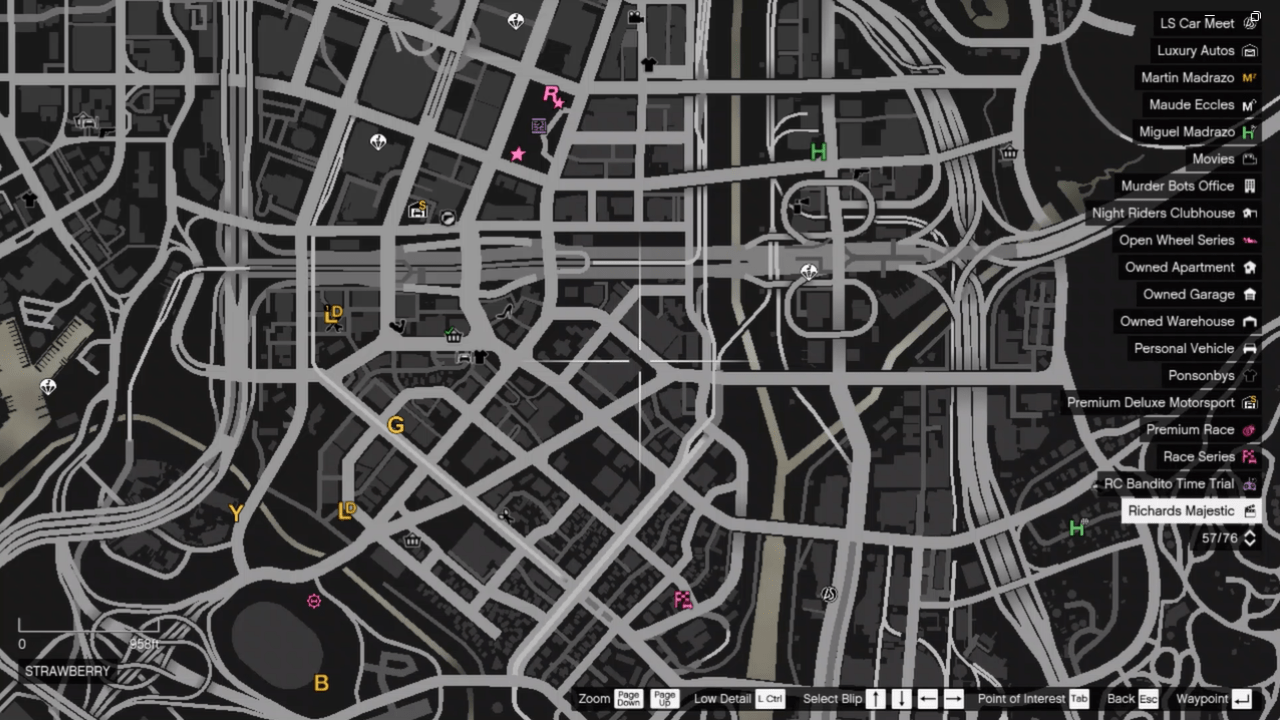Image resolution: width=1280 pixels, height=720 pixels.
Task: Click the Ponsonbys t-shirt icon
Action: pyautogui.click(x=1248, y=375)
